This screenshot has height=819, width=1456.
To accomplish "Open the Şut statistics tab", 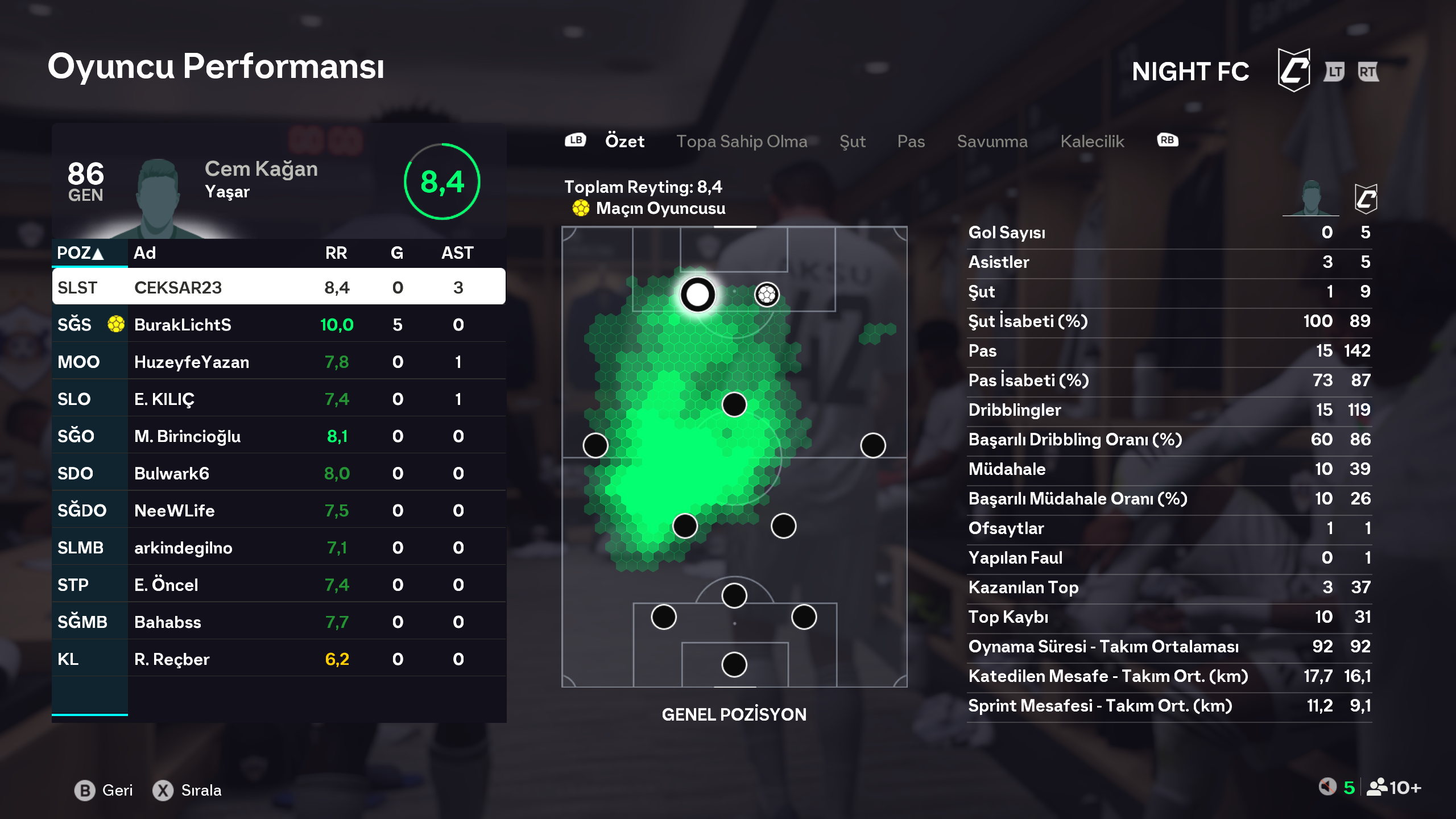I will pos(852,141).
